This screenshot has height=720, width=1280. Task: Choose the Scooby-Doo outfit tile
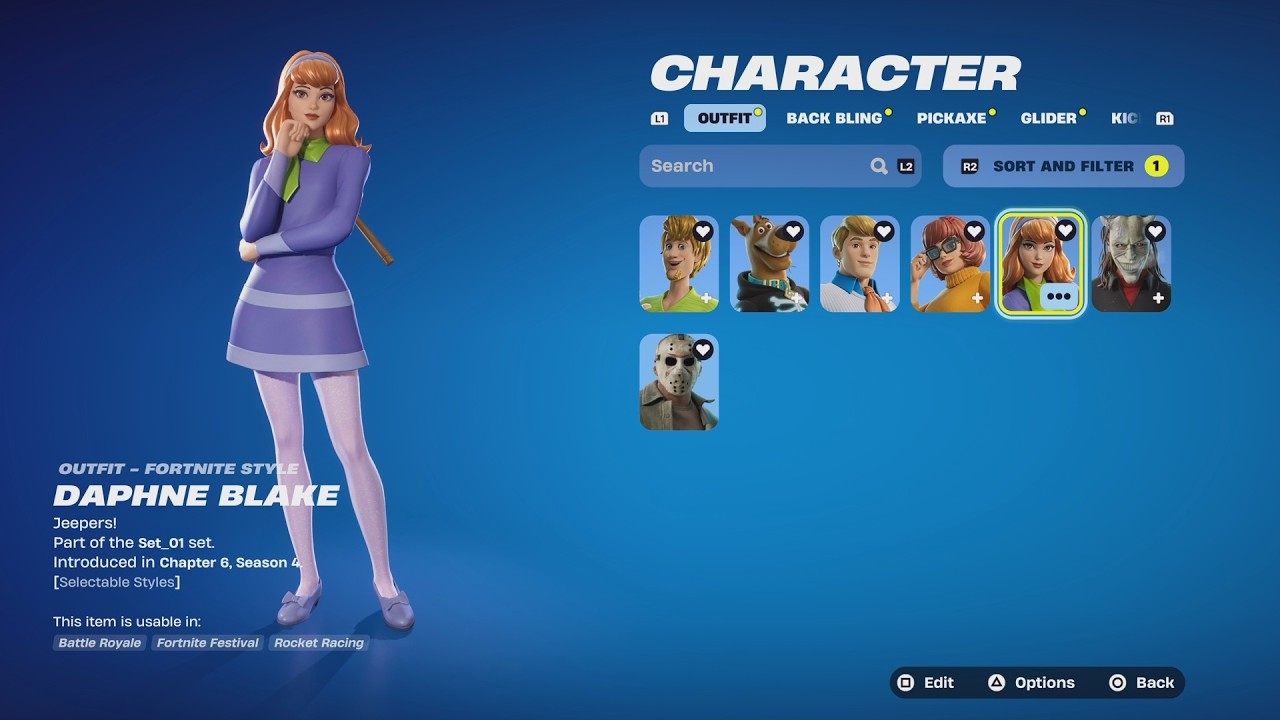(769, 265)
